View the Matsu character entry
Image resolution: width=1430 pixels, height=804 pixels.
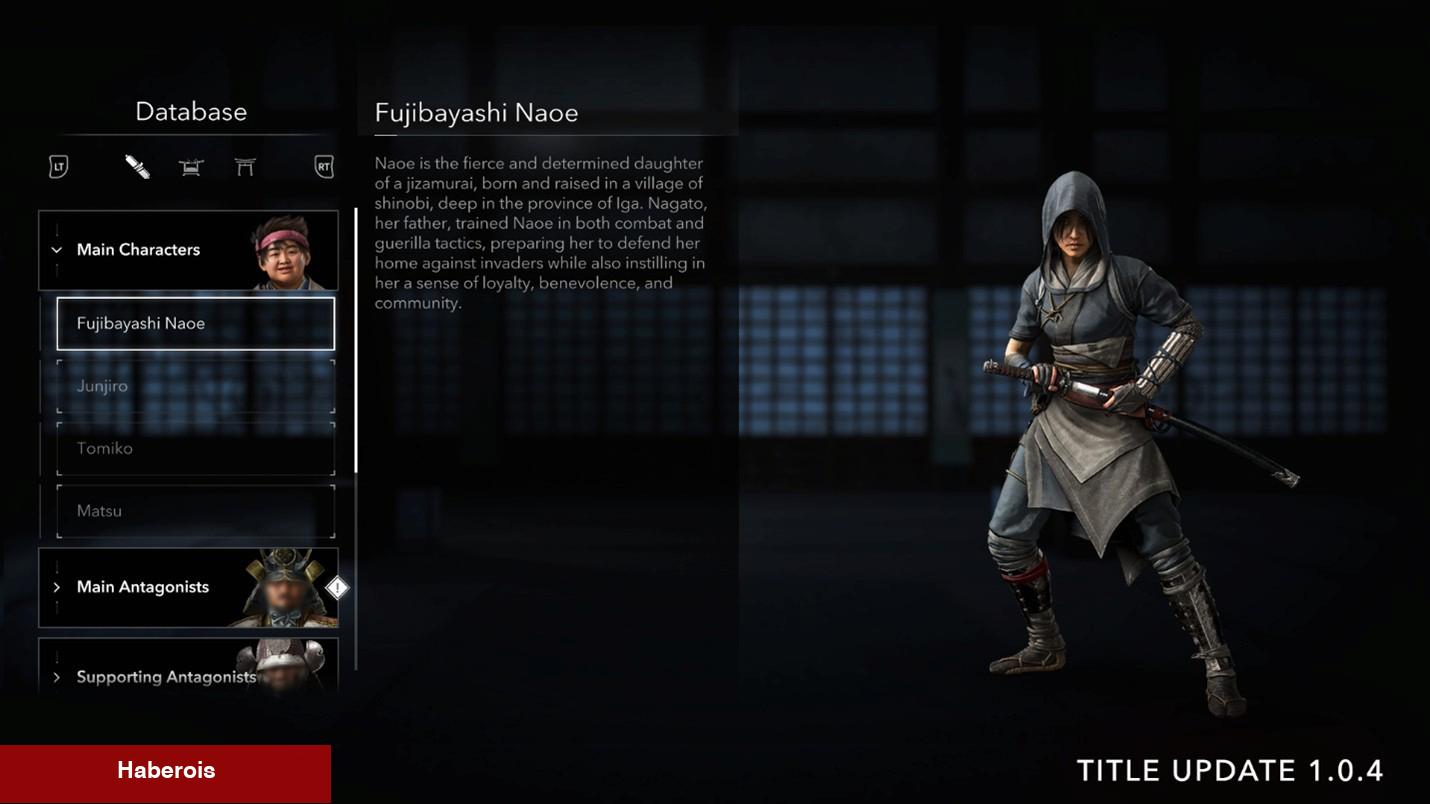[195, 511]
